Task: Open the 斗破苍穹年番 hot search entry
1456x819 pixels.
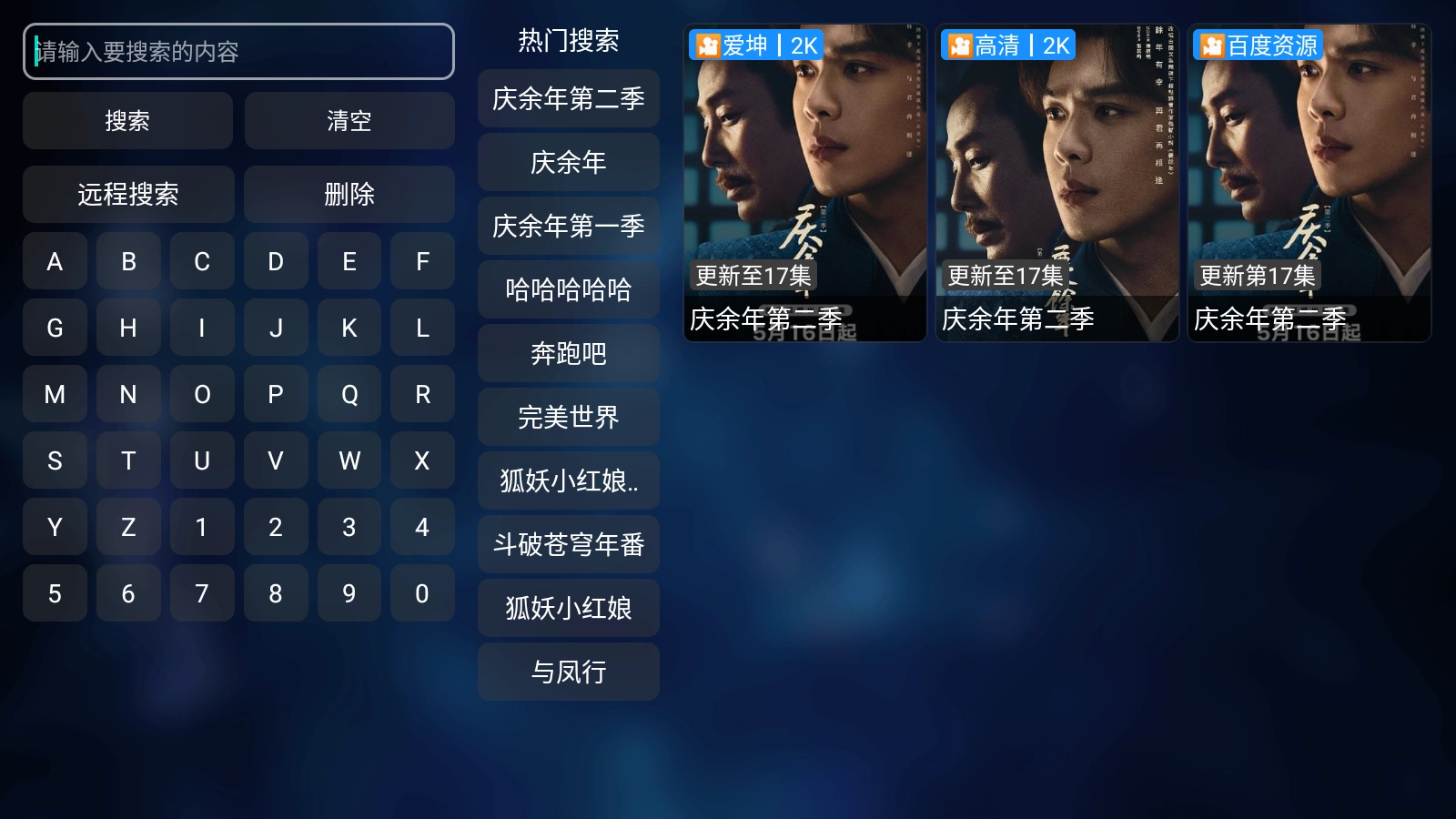Action: point(568,544)
